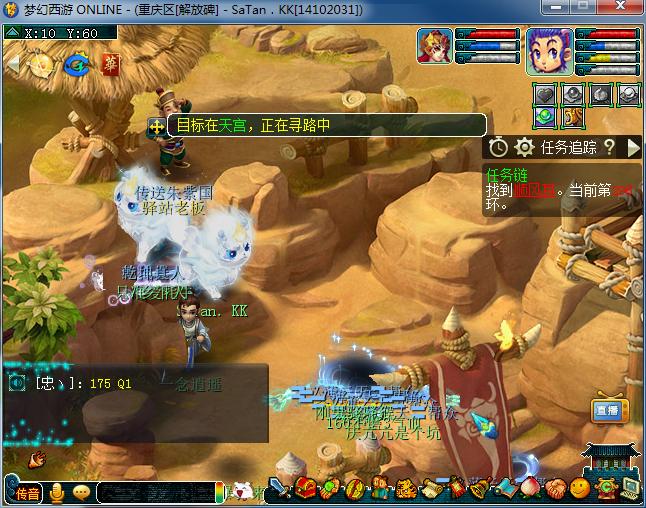The height and width of the screenshot is (508, 646).
Task: Expand the 任务追踪 panel arrow
Action: (x=633, y=147)
